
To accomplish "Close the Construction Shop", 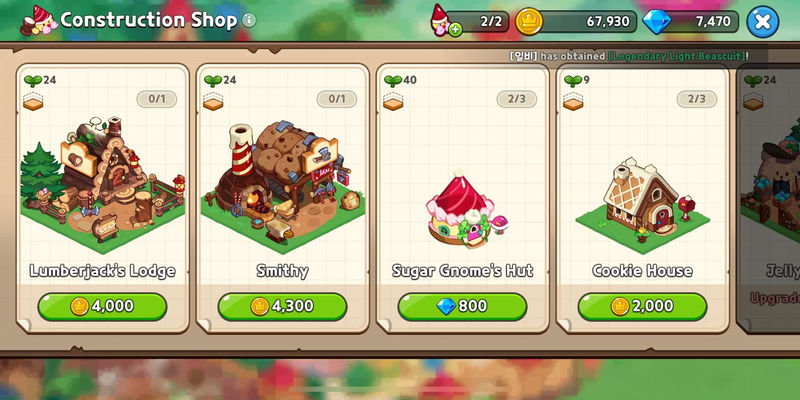I will [x=762, y=20].
